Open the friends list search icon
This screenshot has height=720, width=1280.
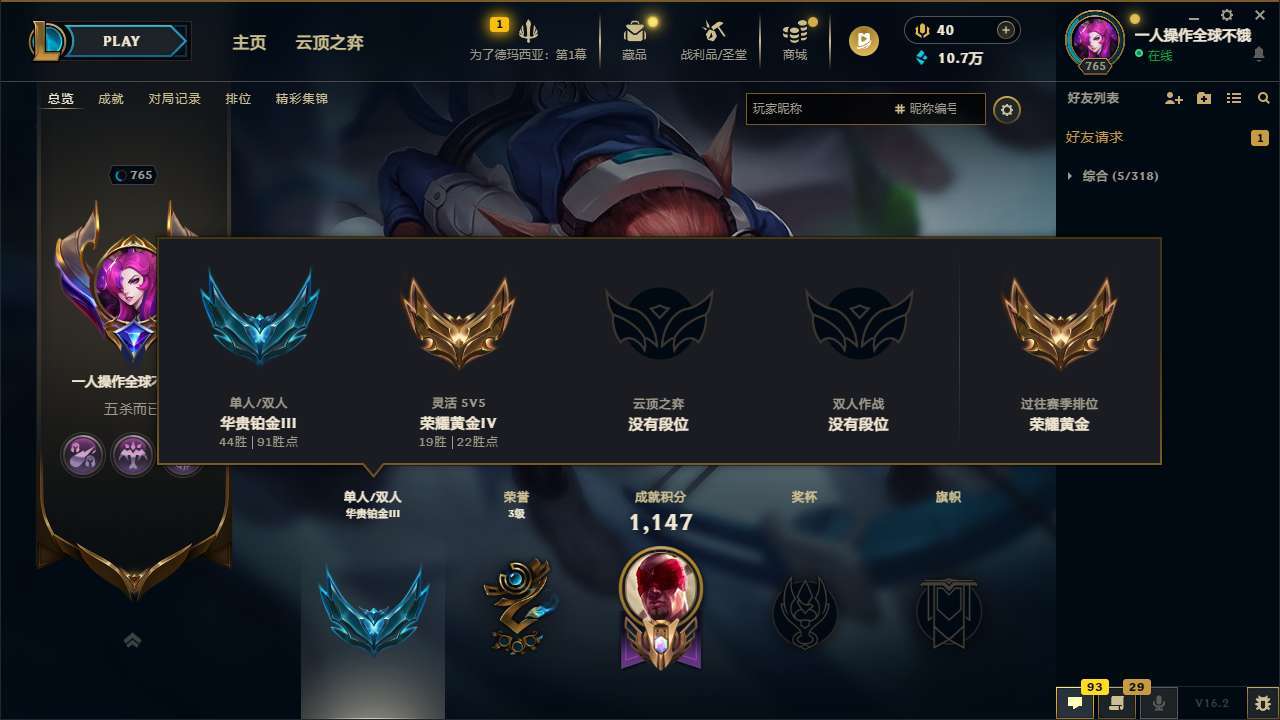click(x=1264, y=98)
